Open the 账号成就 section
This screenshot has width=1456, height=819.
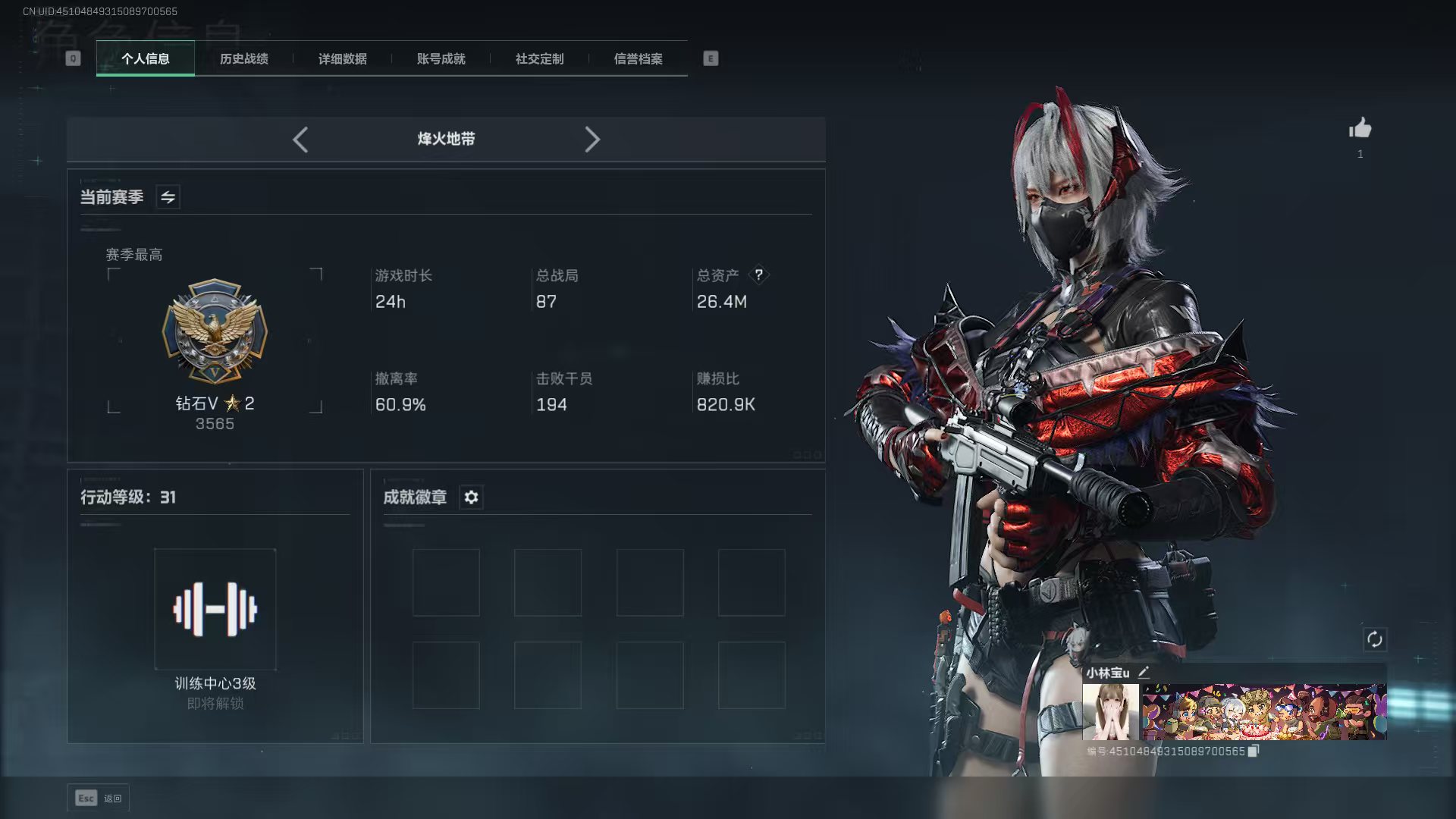(441, 58)
